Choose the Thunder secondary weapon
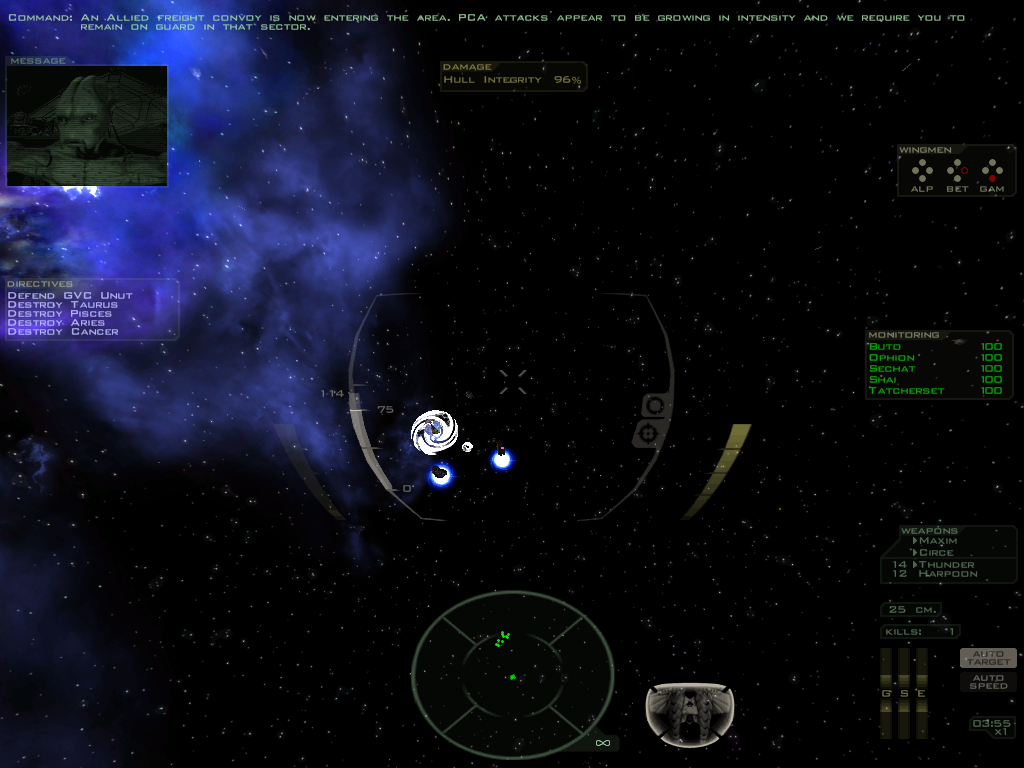The image size is (1024, 768). tap(946, 564)
